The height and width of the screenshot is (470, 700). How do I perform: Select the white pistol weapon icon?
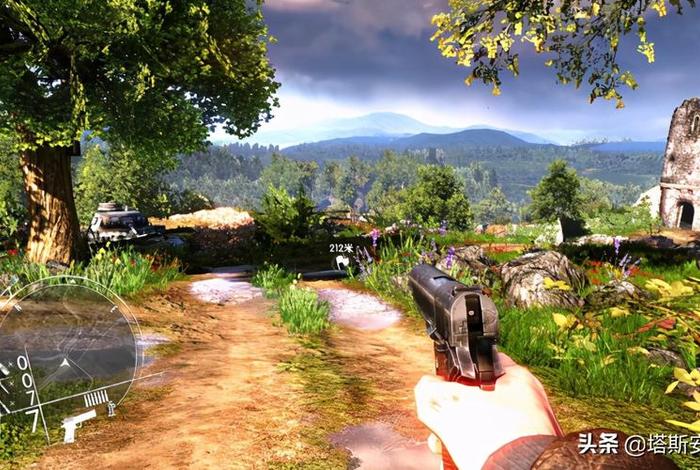coord(78,426)
